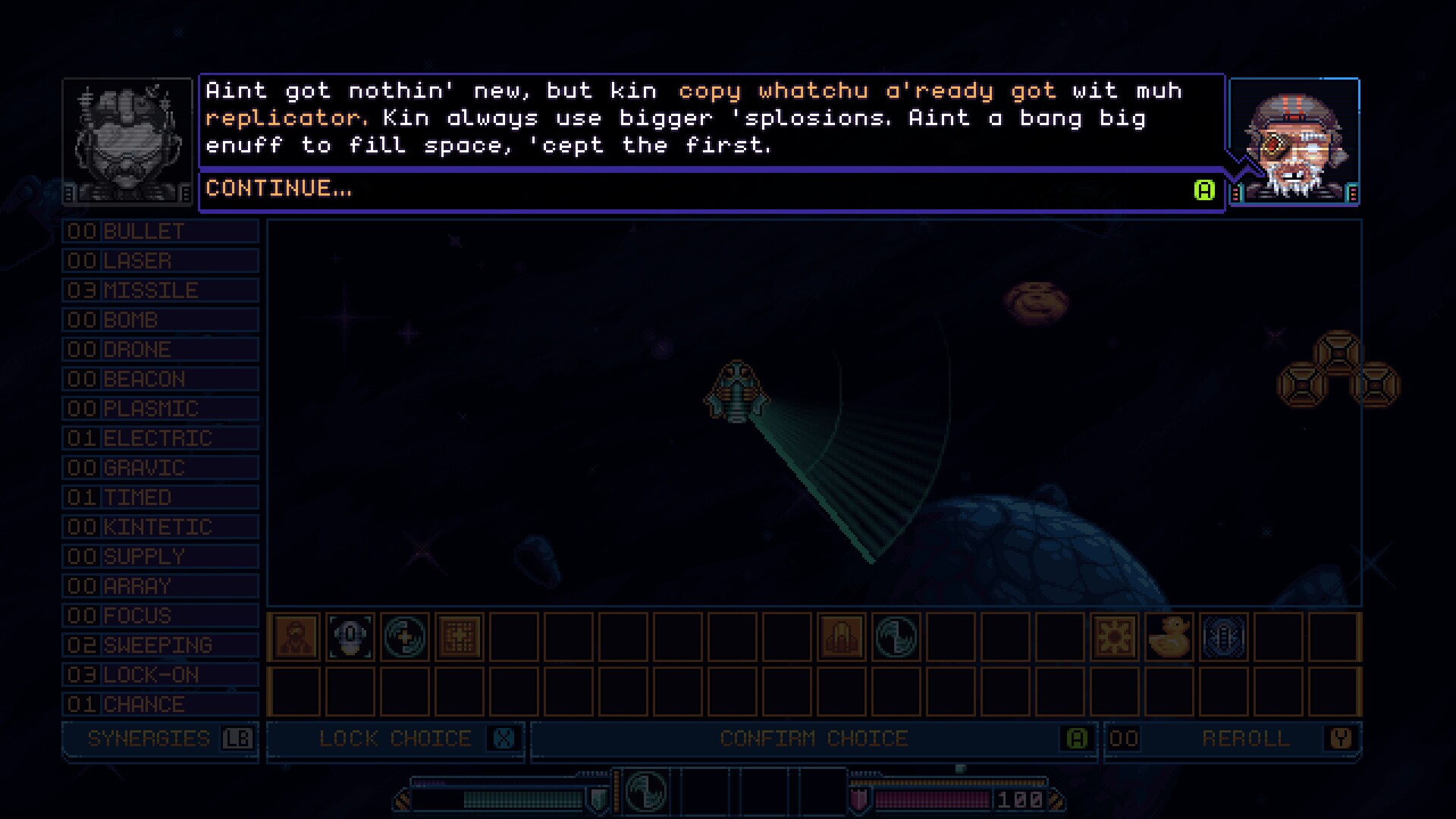Select the white robot-head item slot

click(x=350, y=636)
